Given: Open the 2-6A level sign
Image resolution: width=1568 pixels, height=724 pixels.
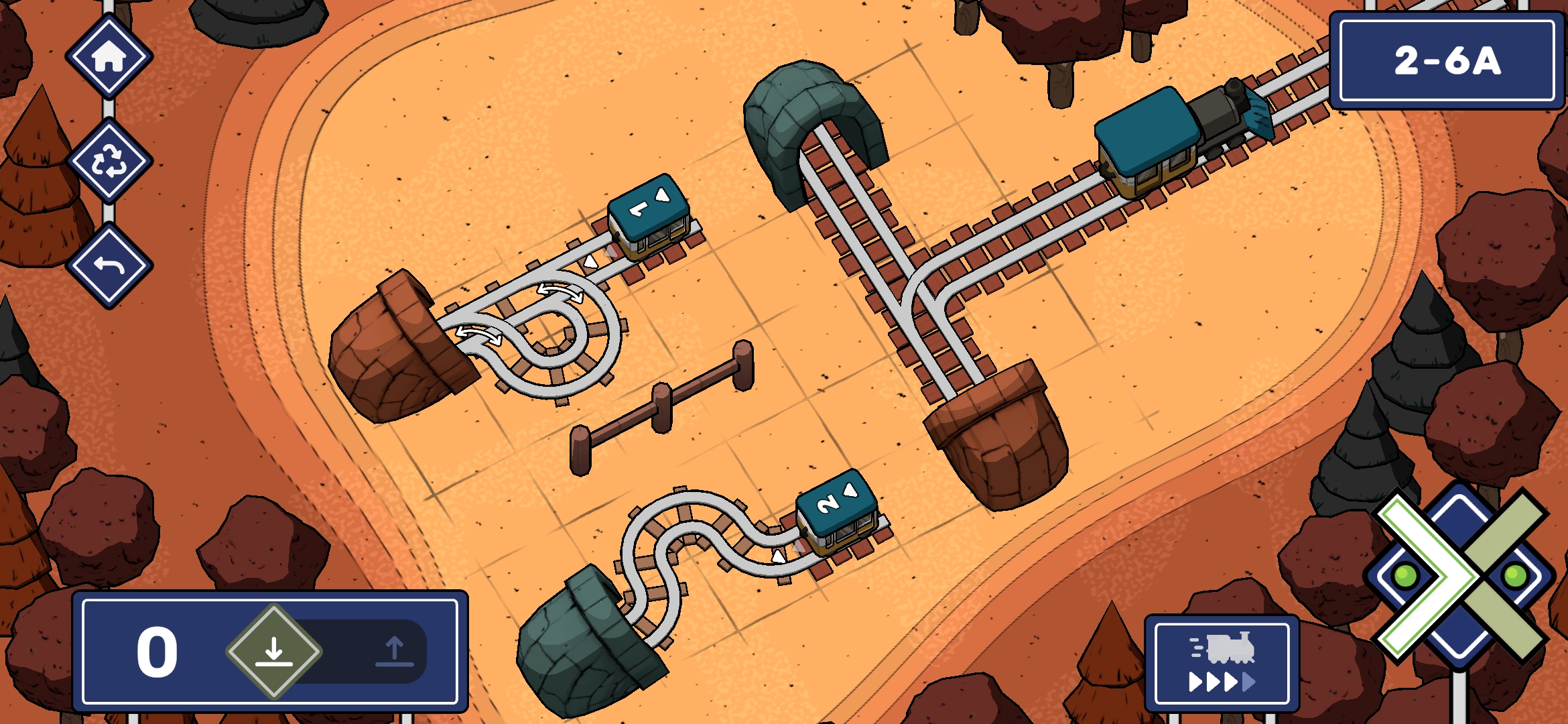Looking at the screenshot, I should click(1447, 61).
